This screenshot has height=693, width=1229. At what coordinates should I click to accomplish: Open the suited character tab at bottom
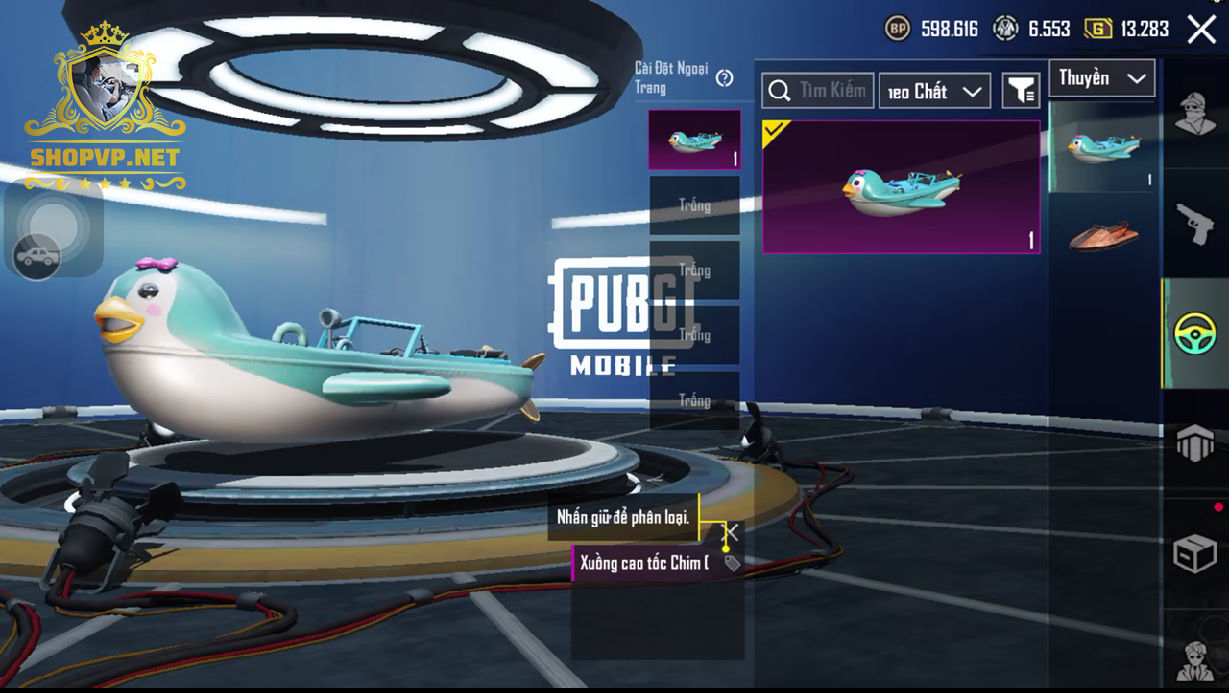tap(1195, 660)
